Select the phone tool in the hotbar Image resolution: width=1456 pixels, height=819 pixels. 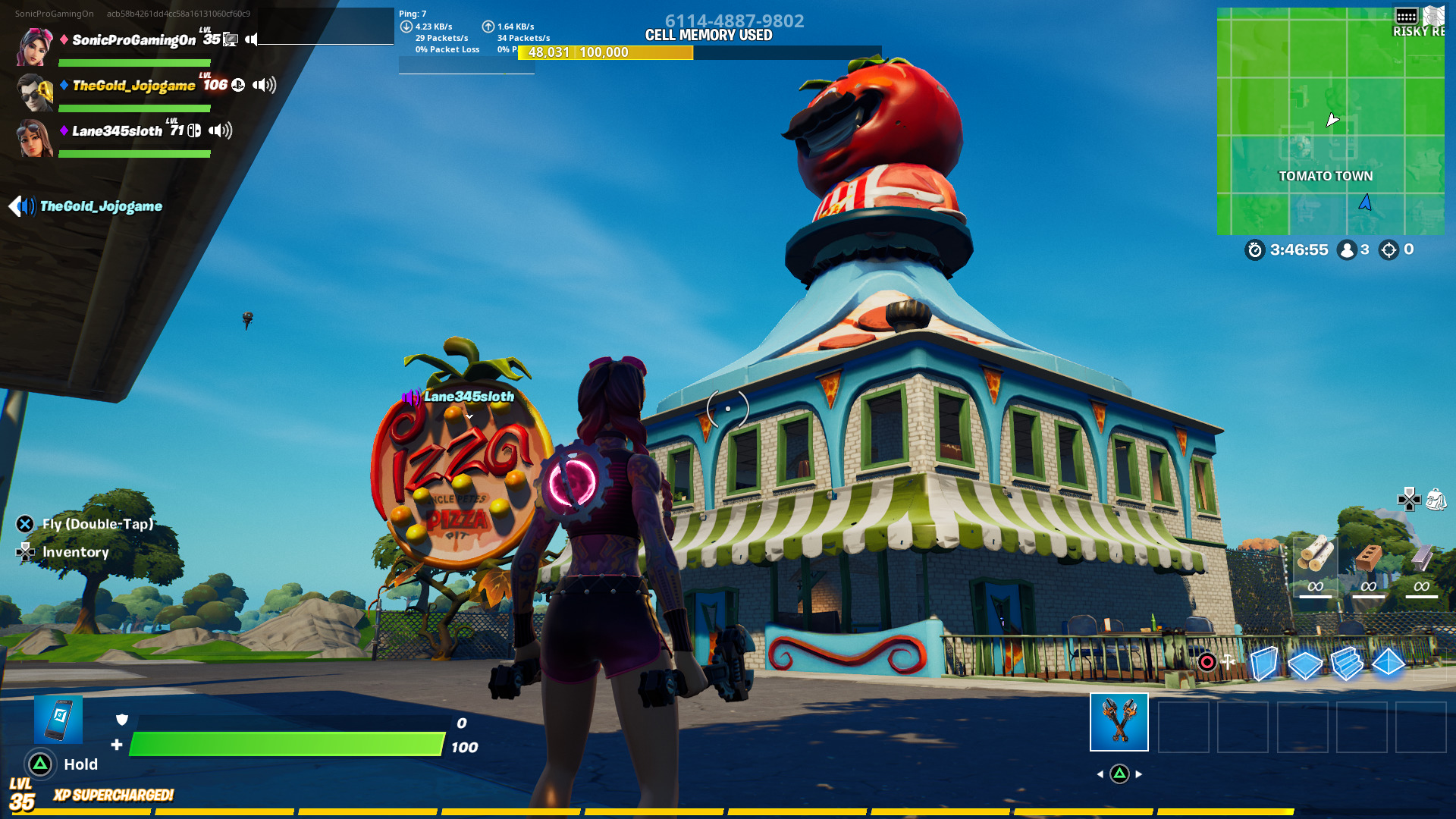(59, 719)
